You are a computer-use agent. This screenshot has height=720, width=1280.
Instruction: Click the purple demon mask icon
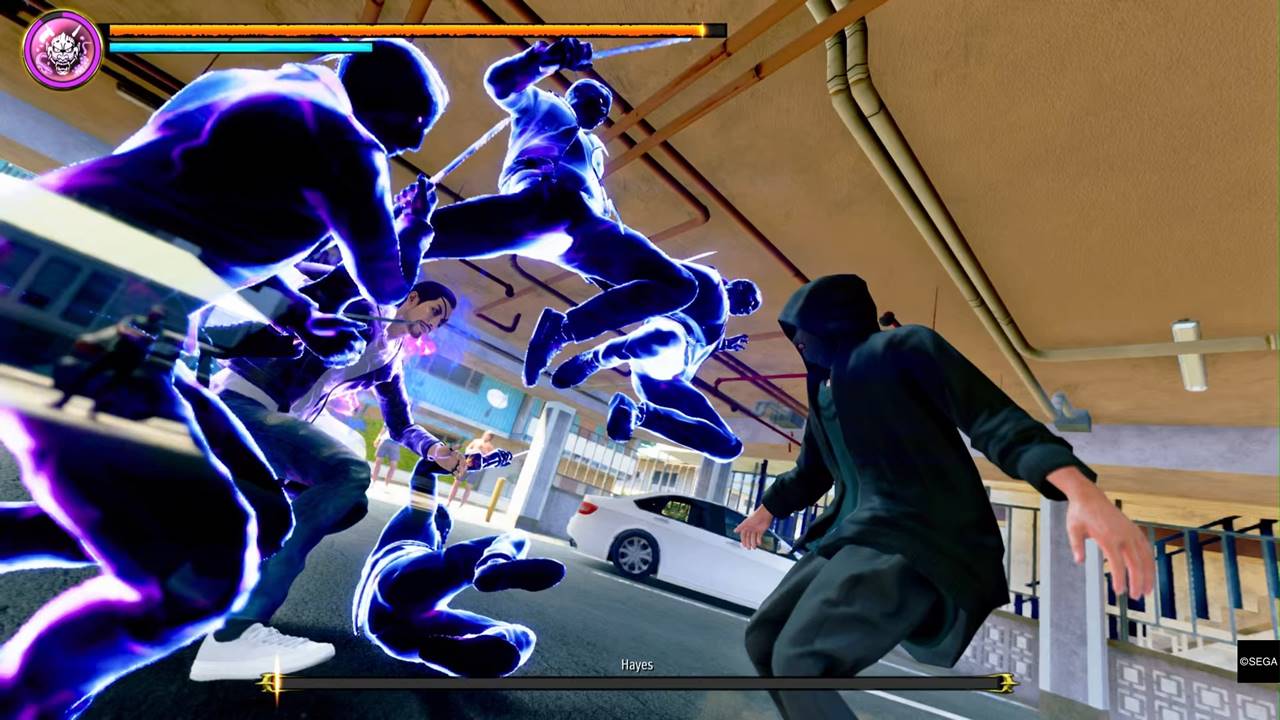click(x=62, y=50)
